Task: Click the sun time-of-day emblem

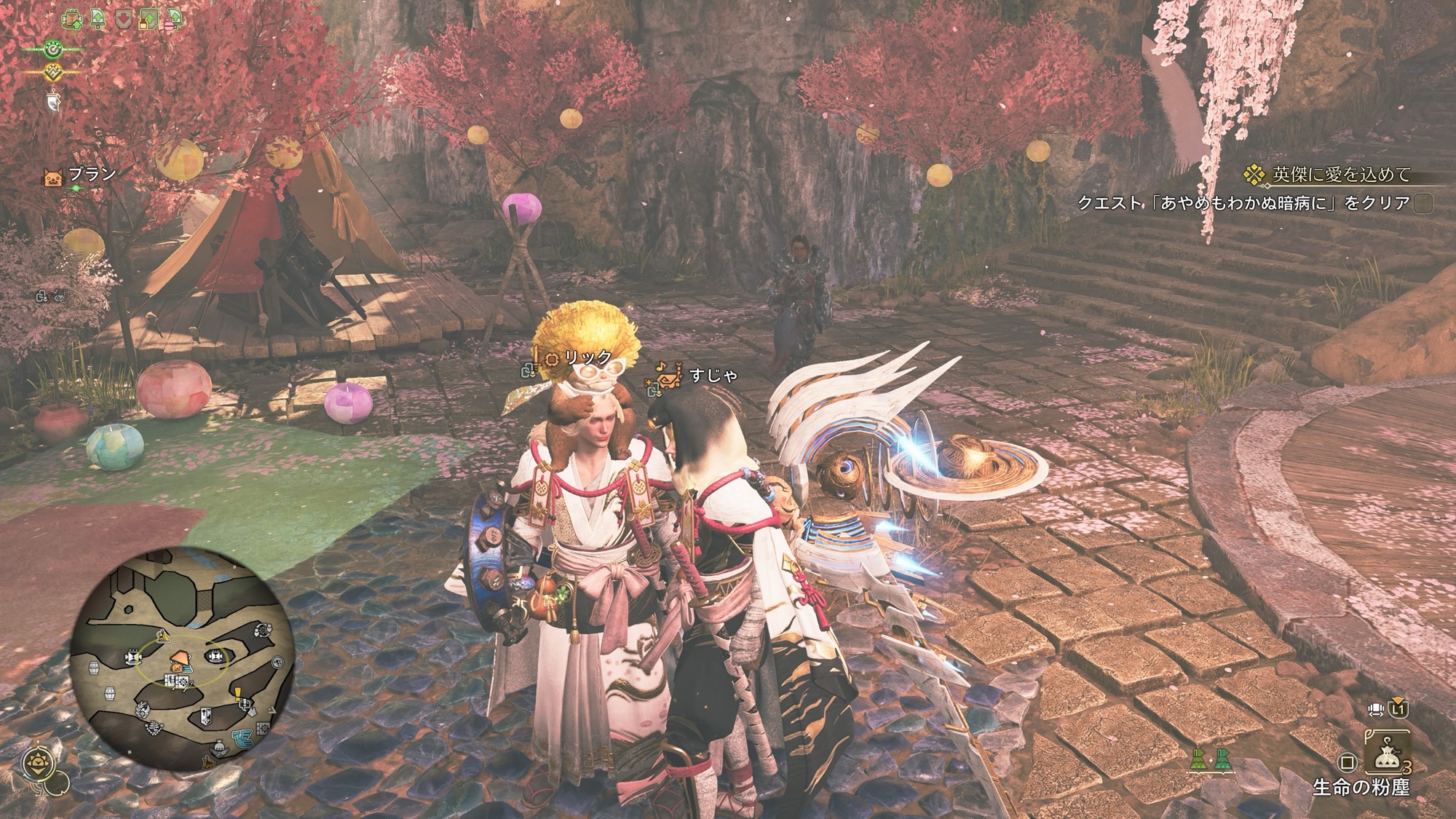Action: pyautogui.click(x=36, y=763)
